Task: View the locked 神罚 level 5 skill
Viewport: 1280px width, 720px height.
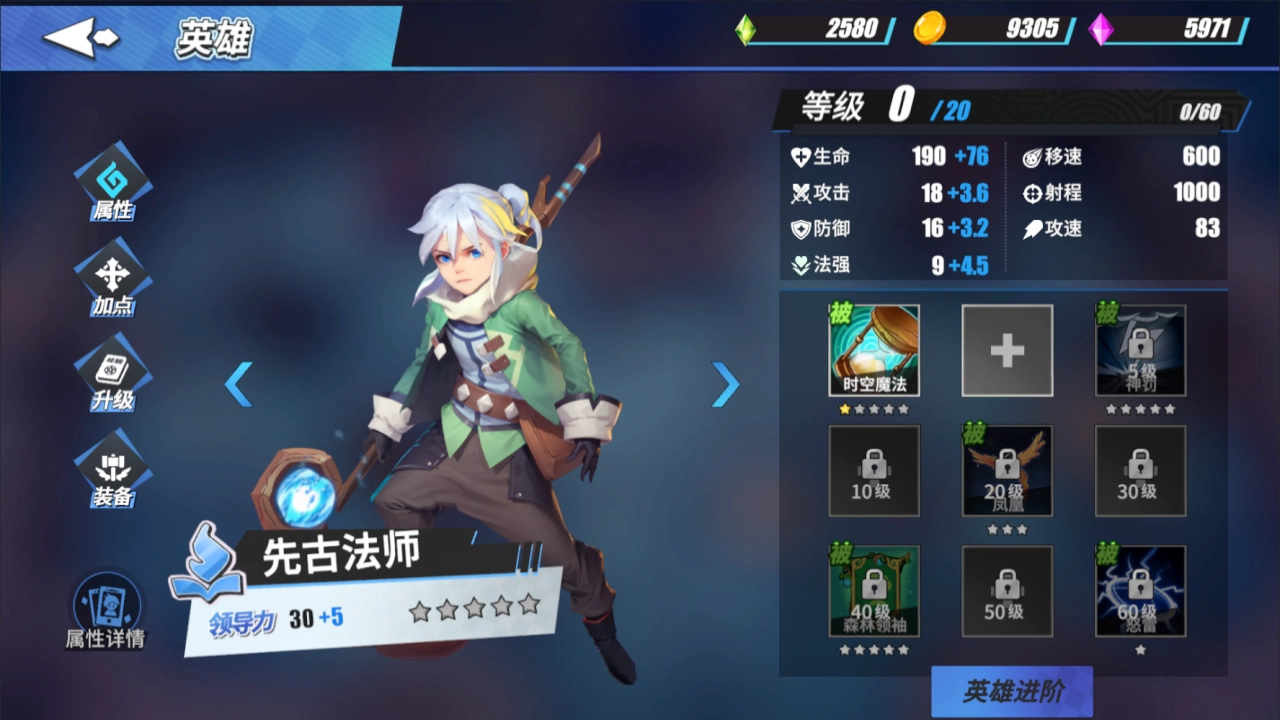Action: pyautogui.click(x=1140, y=350)
